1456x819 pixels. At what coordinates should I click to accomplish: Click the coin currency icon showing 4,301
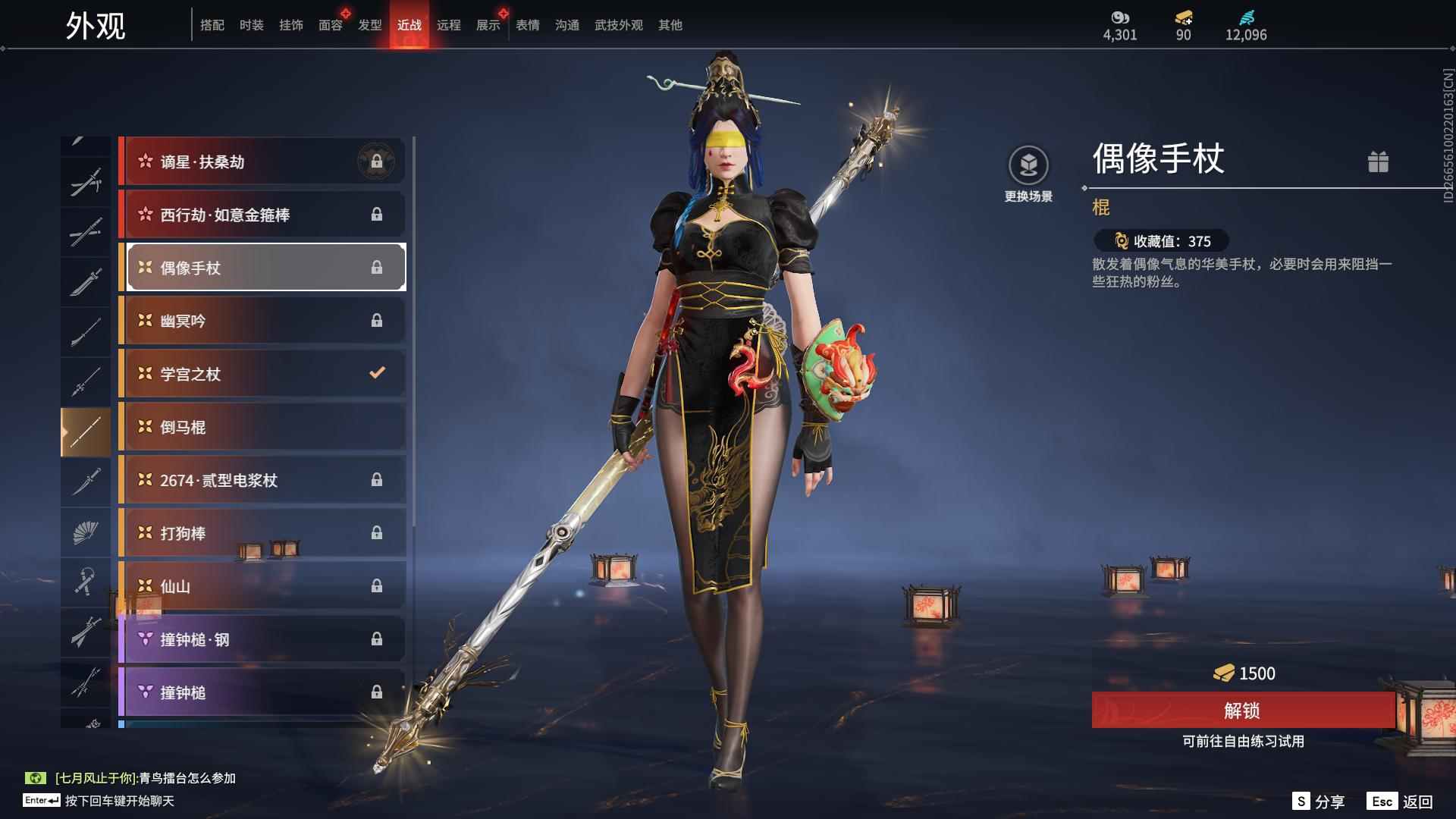point(1120,17)
